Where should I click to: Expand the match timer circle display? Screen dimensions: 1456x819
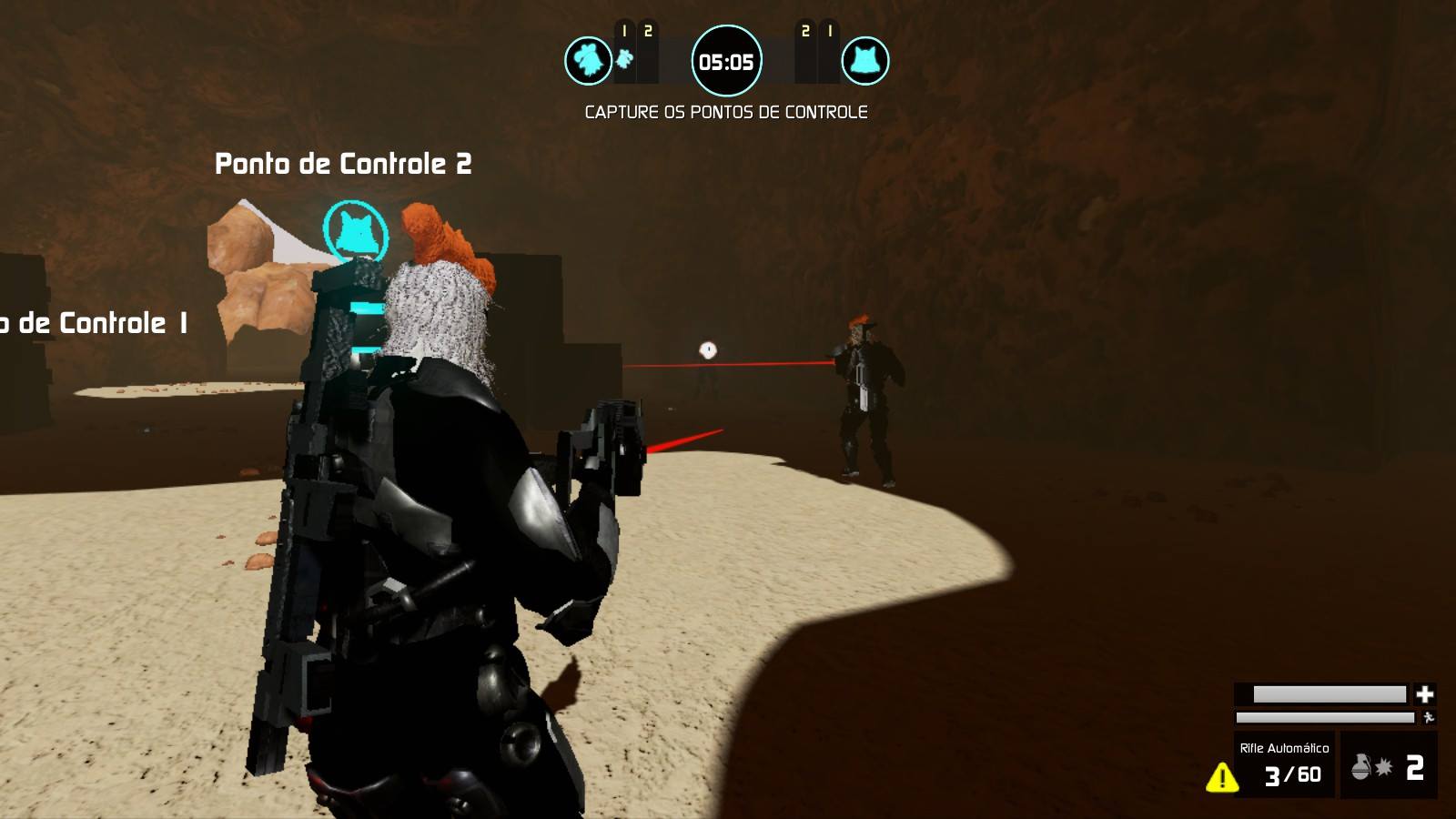coord(726,63)
